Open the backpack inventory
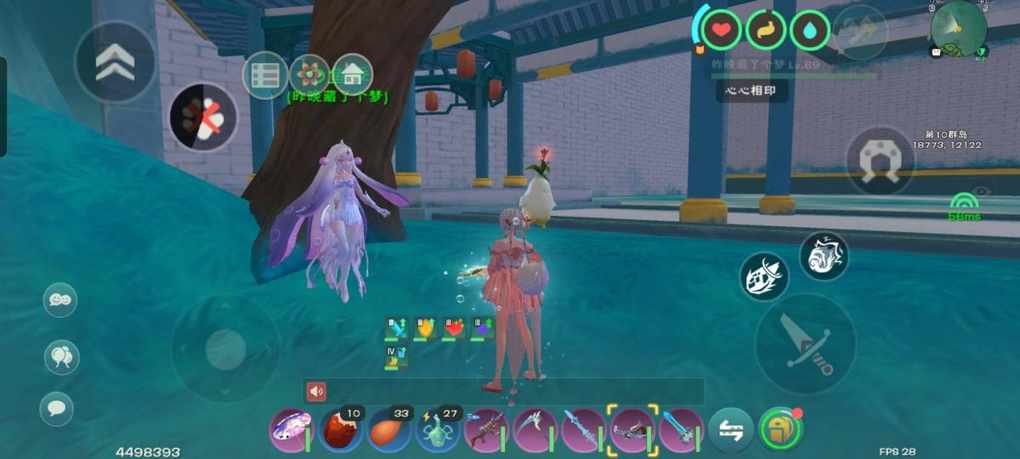Viewport: 1020px width, 459px height. click(780, 430)
